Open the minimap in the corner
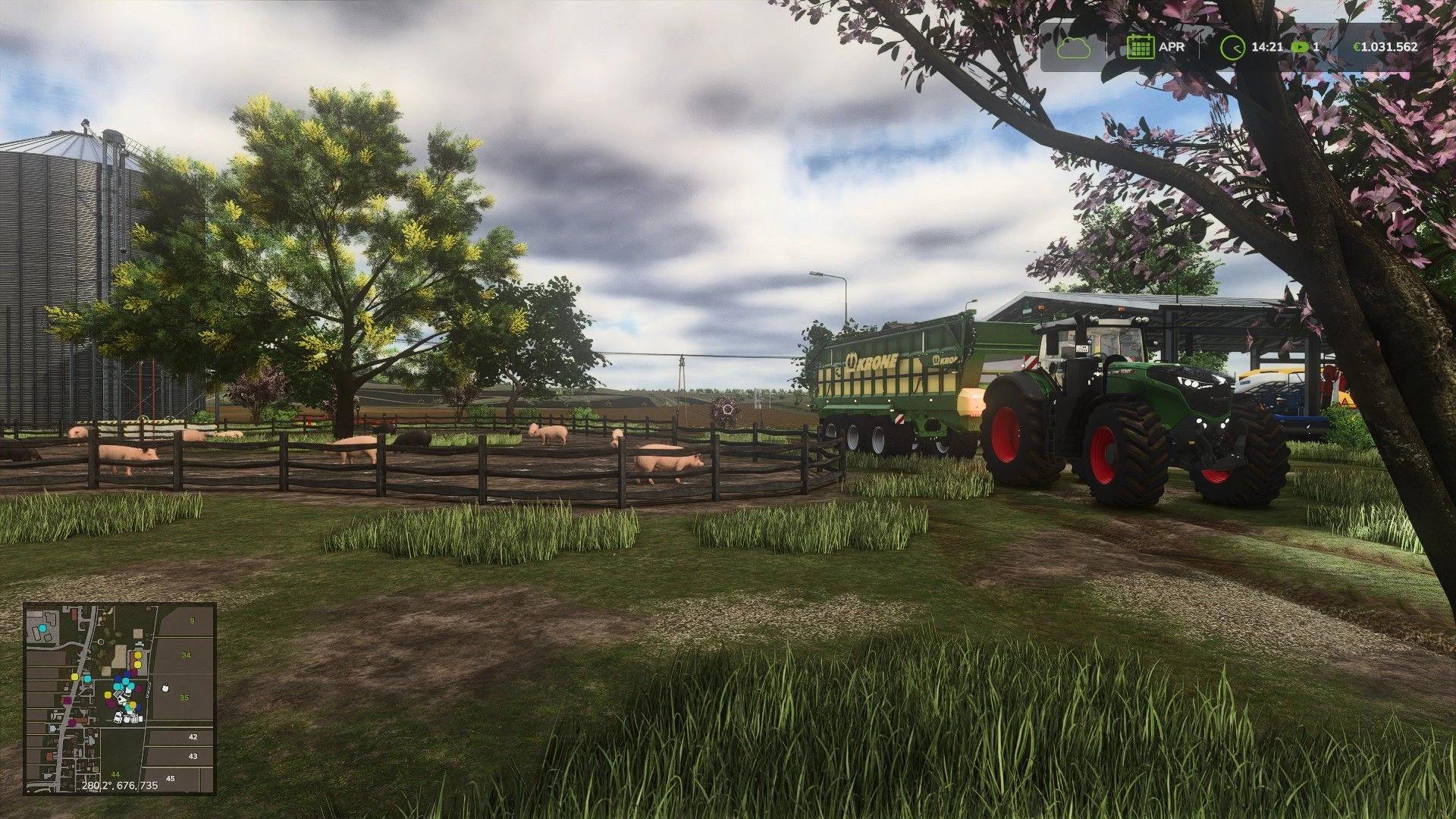 tap(120, 698)
